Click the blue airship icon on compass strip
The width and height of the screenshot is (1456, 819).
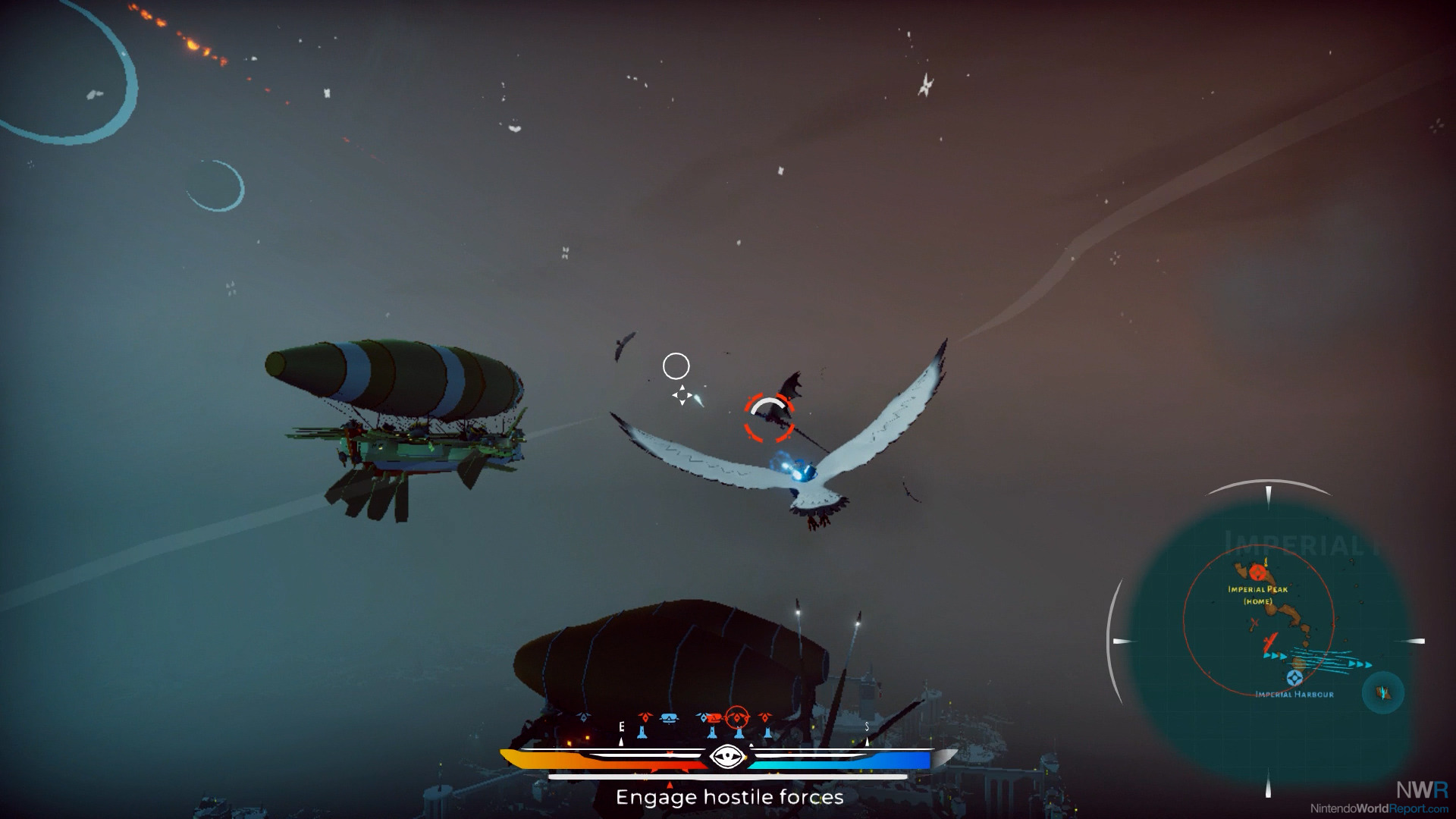tap(669, 718)
